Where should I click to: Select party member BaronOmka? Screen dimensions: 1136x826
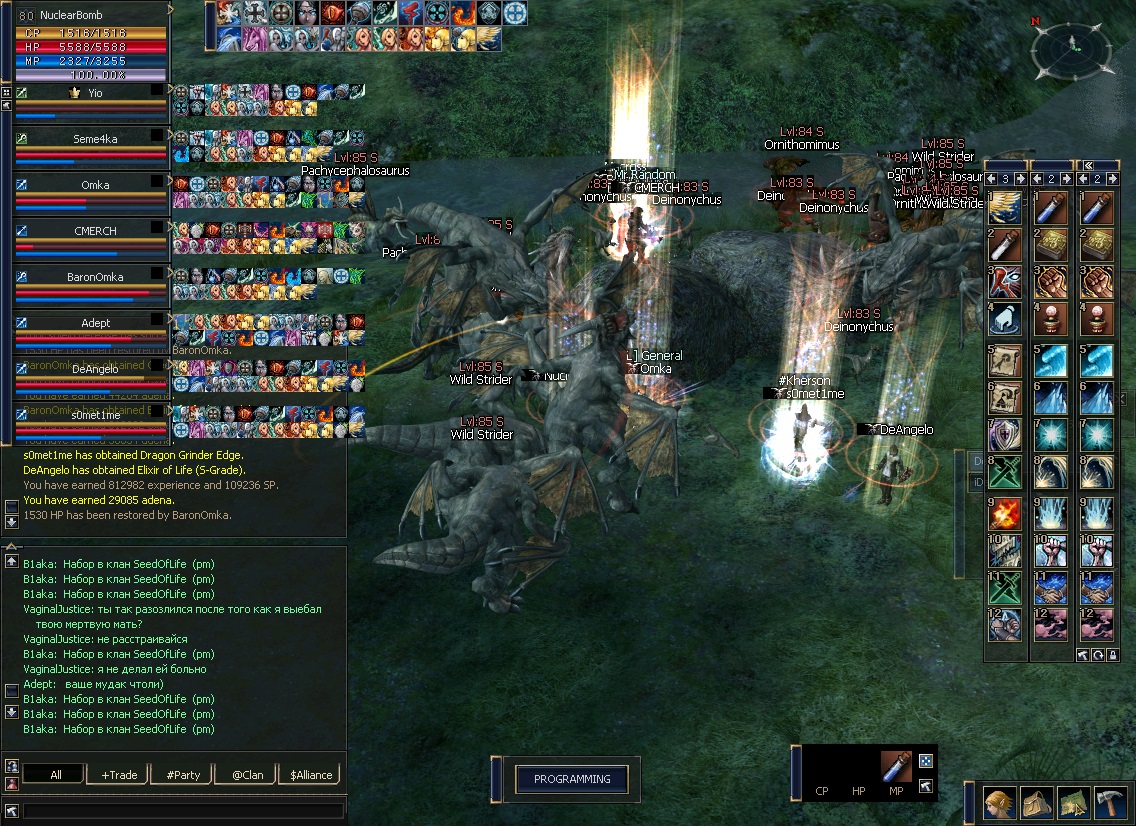tap(95, 277)
